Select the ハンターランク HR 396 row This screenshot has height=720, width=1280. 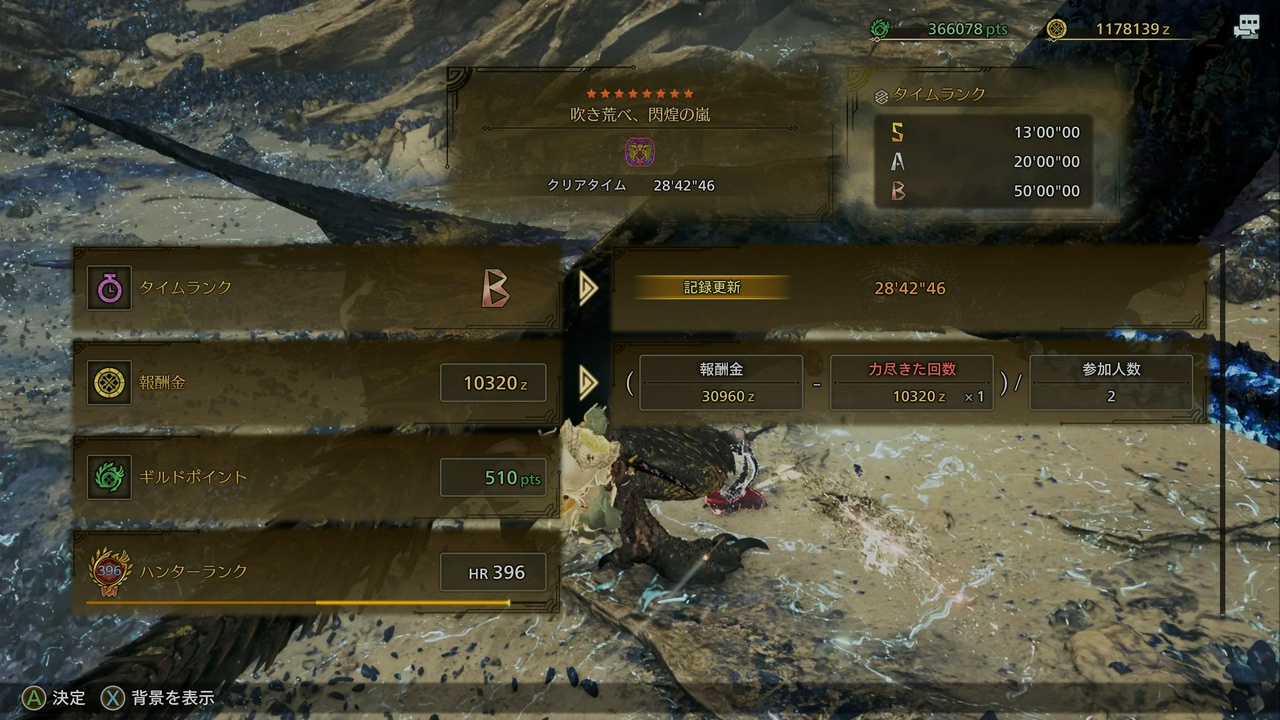coord(316,572)
